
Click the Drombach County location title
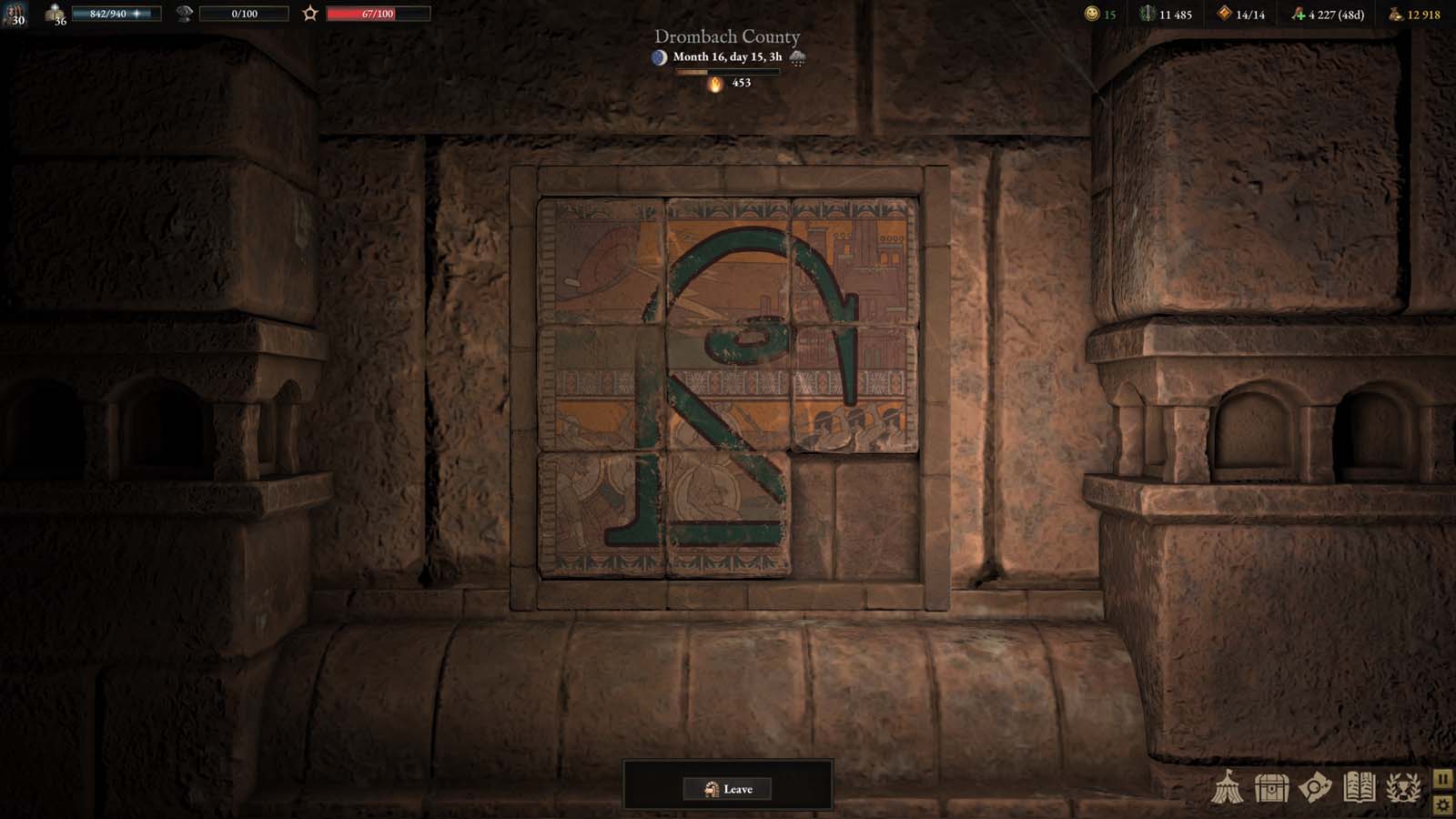pos(725,37)
